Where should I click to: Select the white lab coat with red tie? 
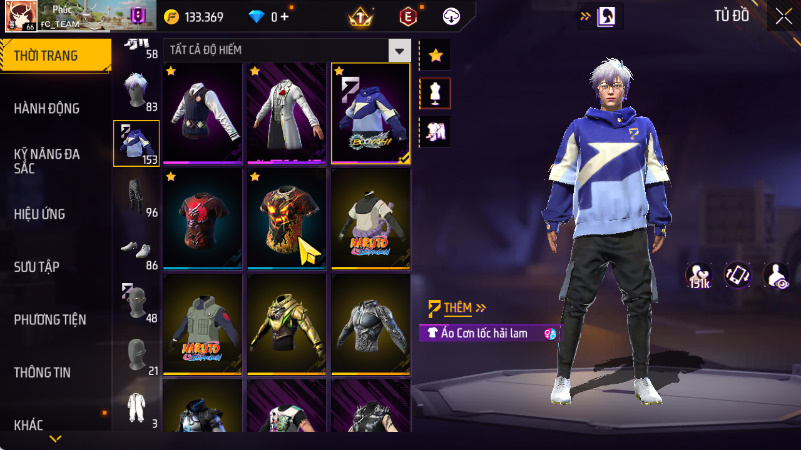(286, 112)
